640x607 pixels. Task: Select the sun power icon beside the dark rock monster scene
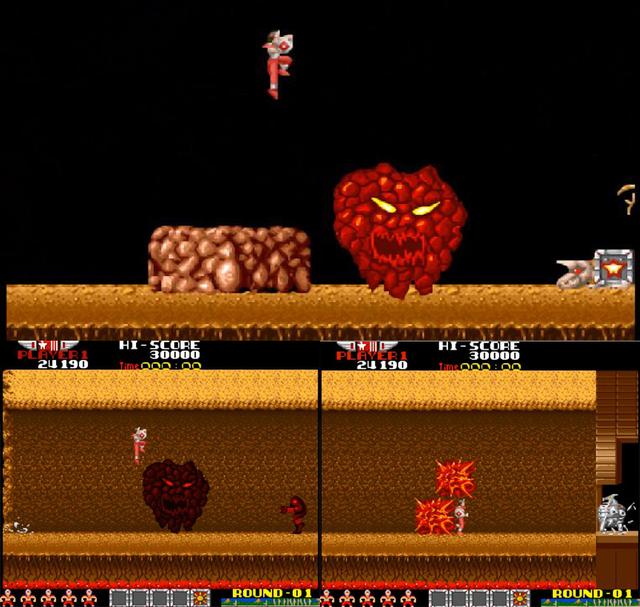click(202, 598)
